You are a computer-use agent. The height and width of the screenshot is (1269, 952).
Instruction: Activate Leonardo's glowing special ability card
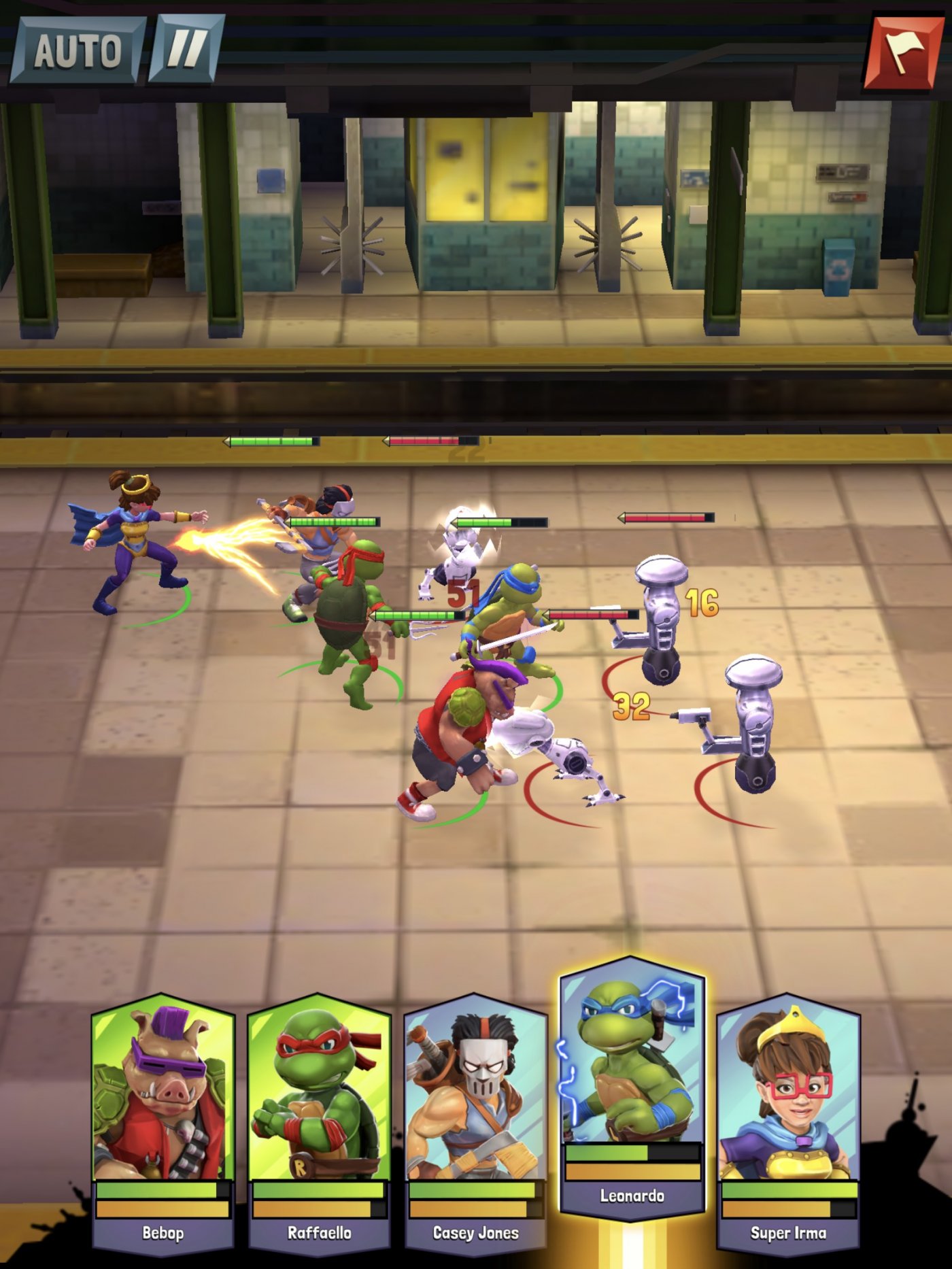click(631, 1088)
